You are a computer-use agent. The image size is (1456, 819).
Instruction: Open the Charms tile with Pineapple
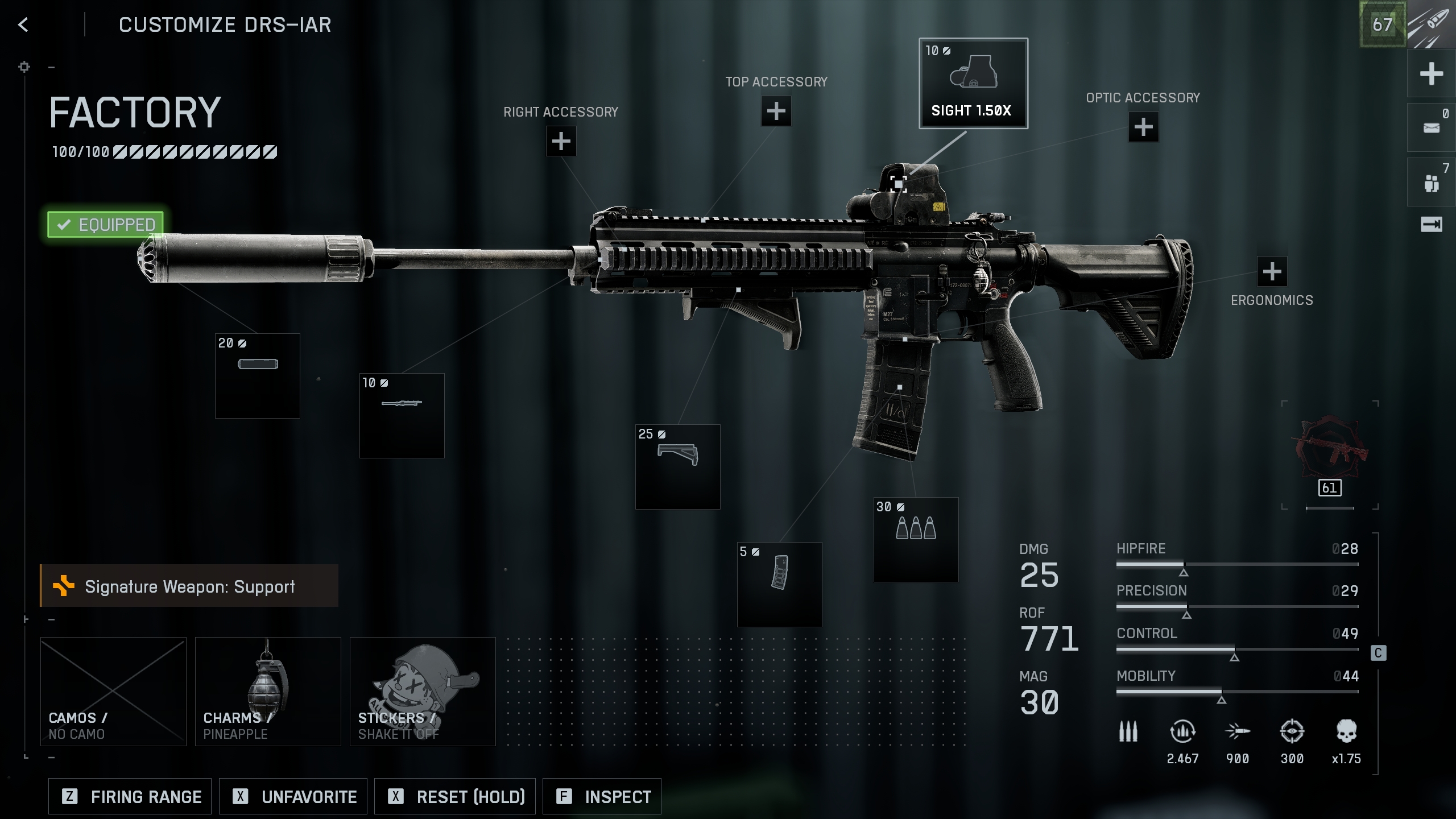click(268, 691)
